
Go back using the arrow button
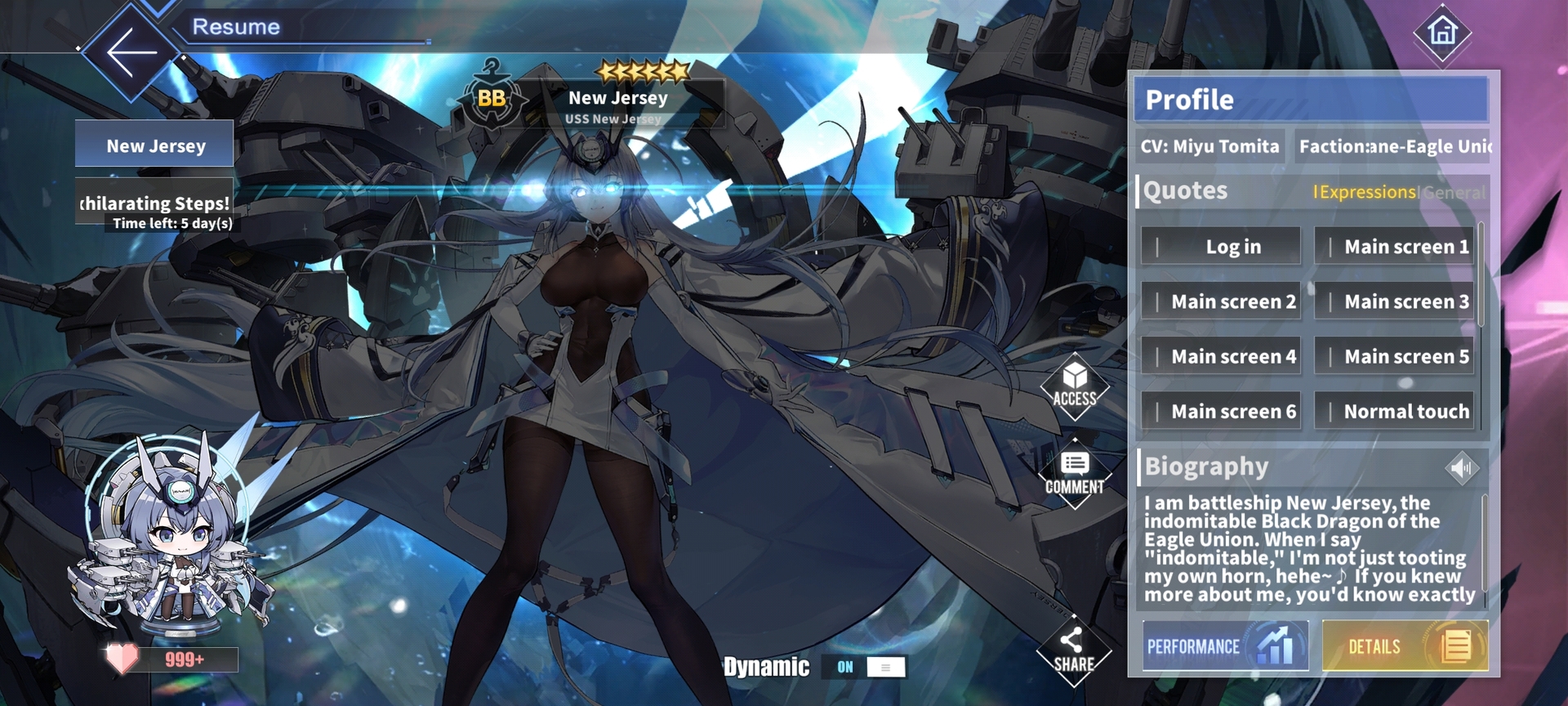click(x=131, y=51)
